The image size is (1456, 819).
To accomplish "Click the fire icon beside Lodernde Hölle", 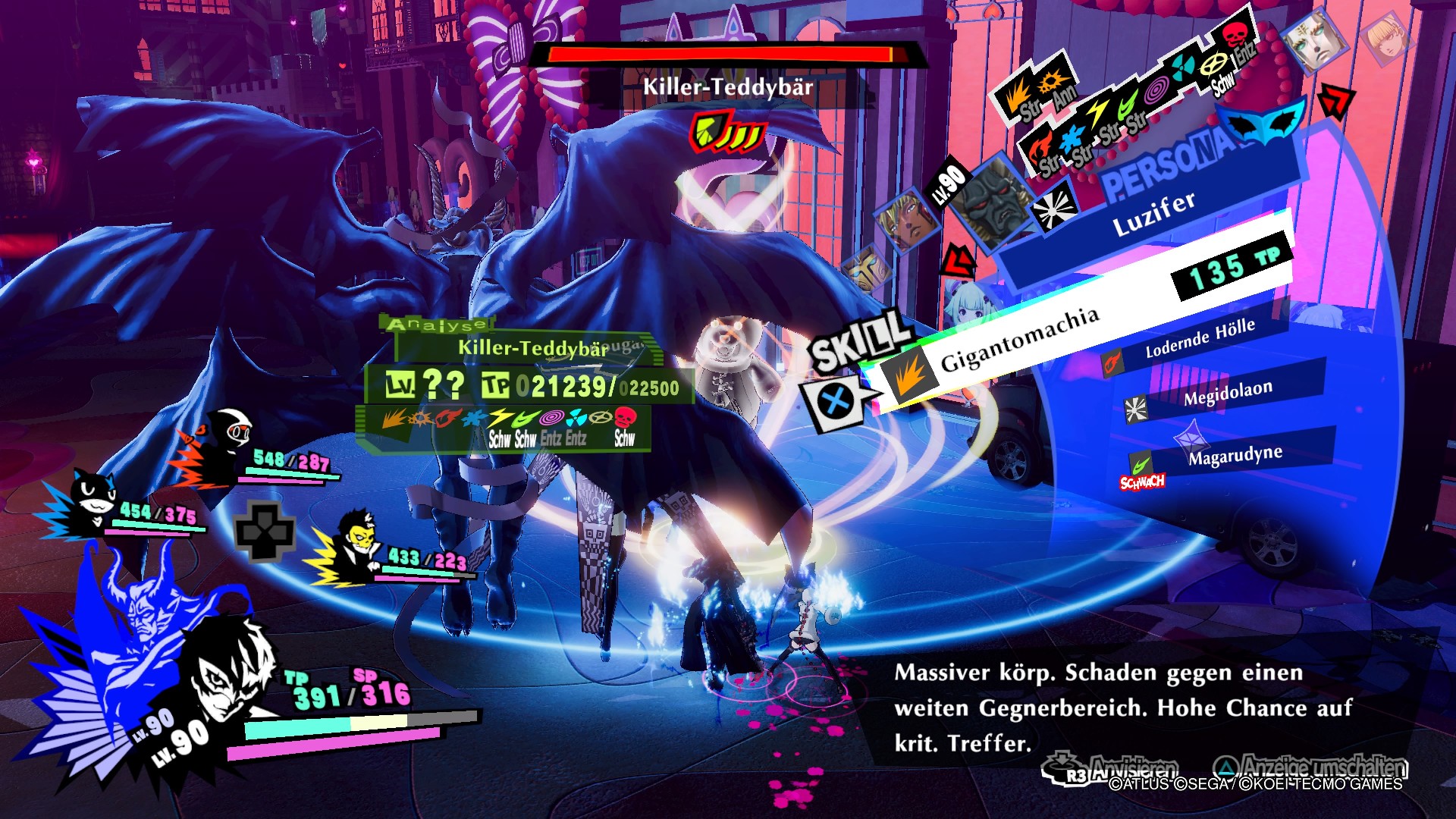I will (1111, 363).
